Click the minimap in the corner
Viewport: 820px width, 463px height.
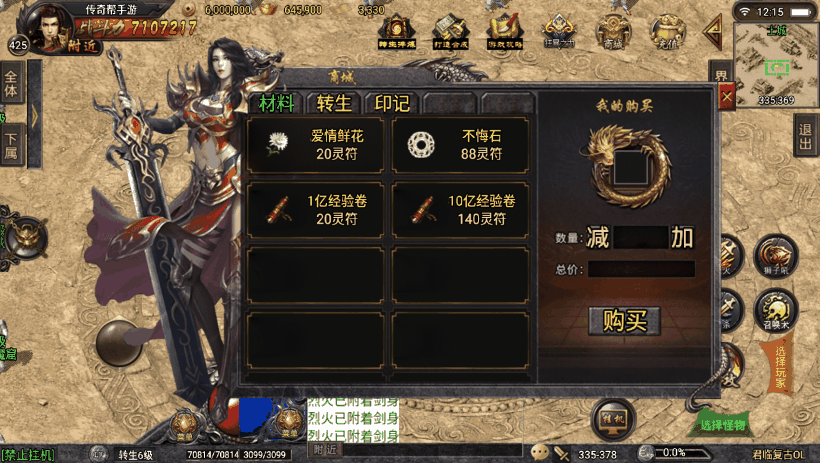tap(775, 60)
